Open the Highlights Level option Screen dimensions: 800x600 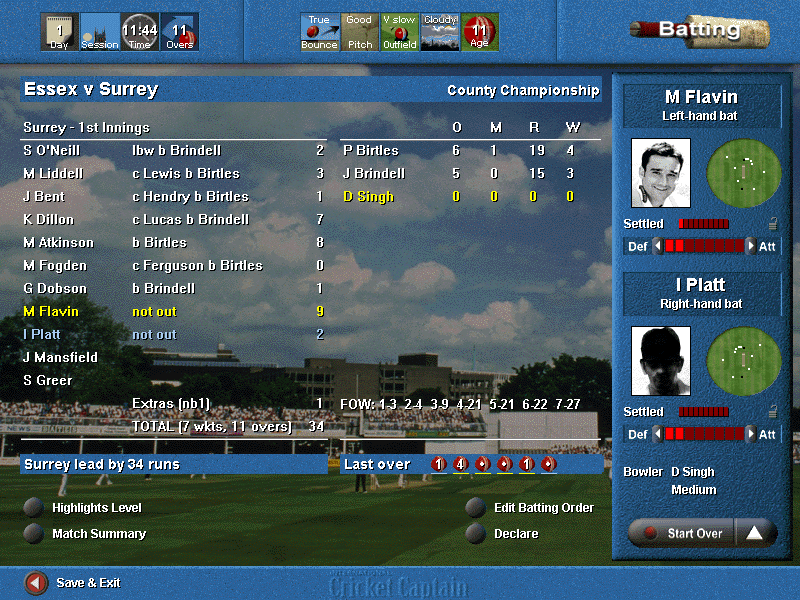(35, 508)
